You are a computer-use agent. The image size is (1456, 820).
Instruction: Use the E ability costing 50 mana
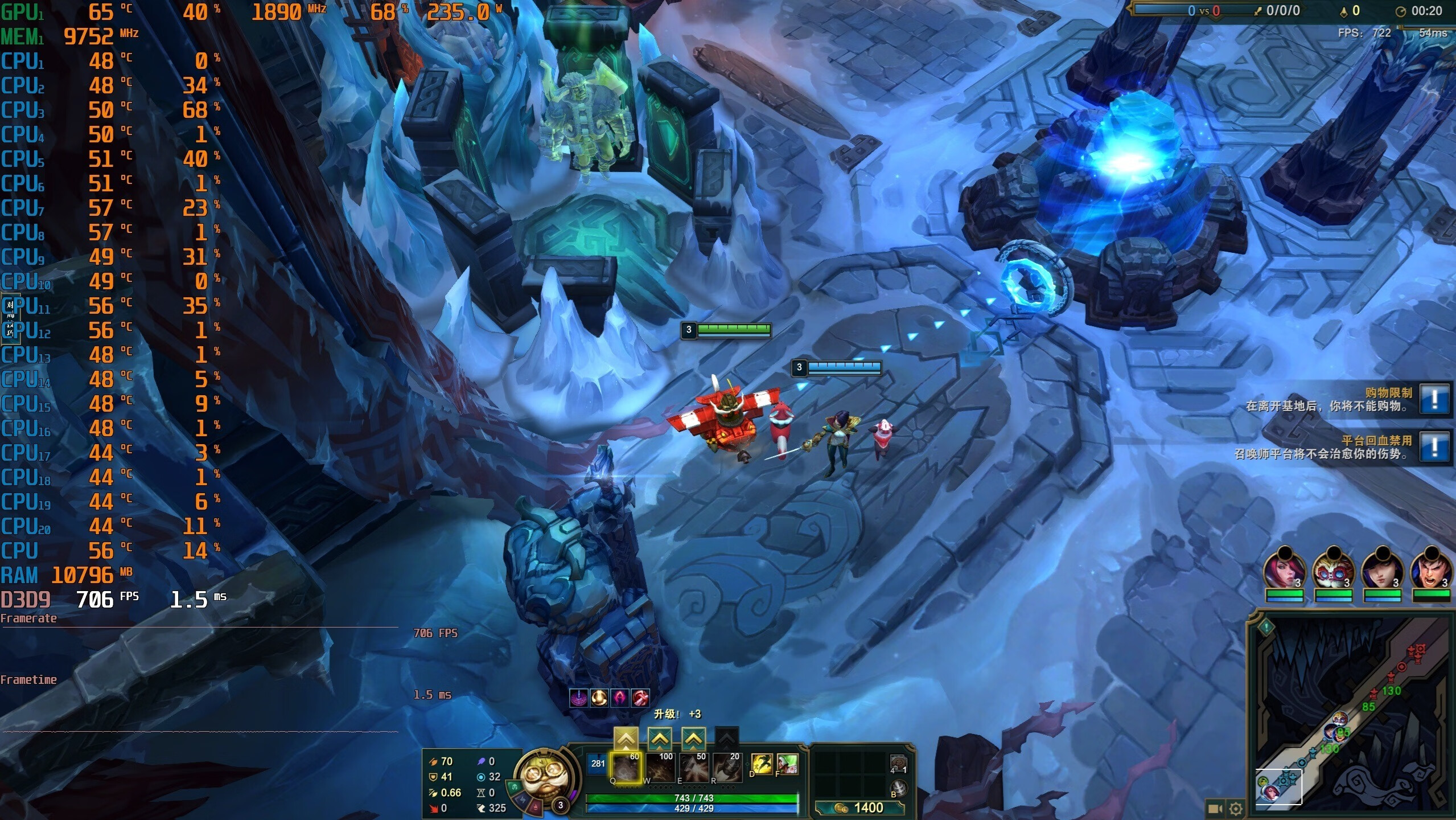point(693,768)
